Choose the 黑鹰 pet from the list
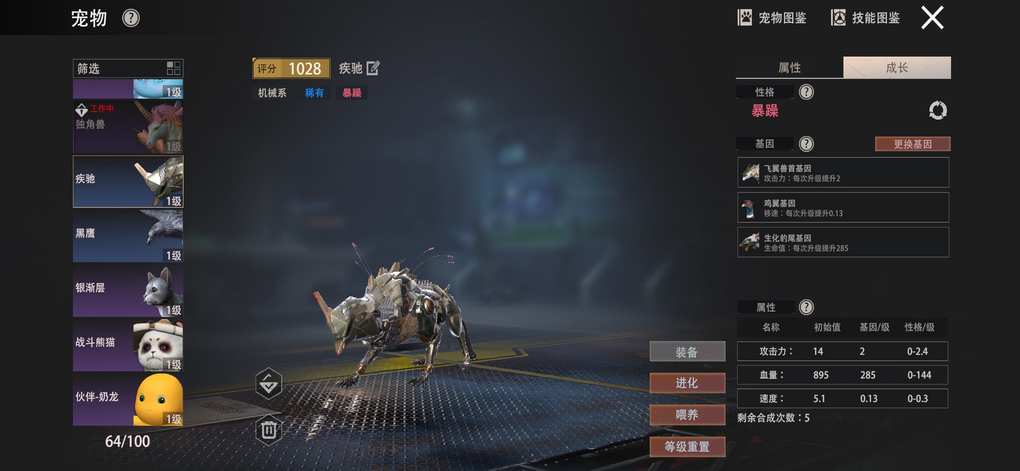 pos(128,235)
